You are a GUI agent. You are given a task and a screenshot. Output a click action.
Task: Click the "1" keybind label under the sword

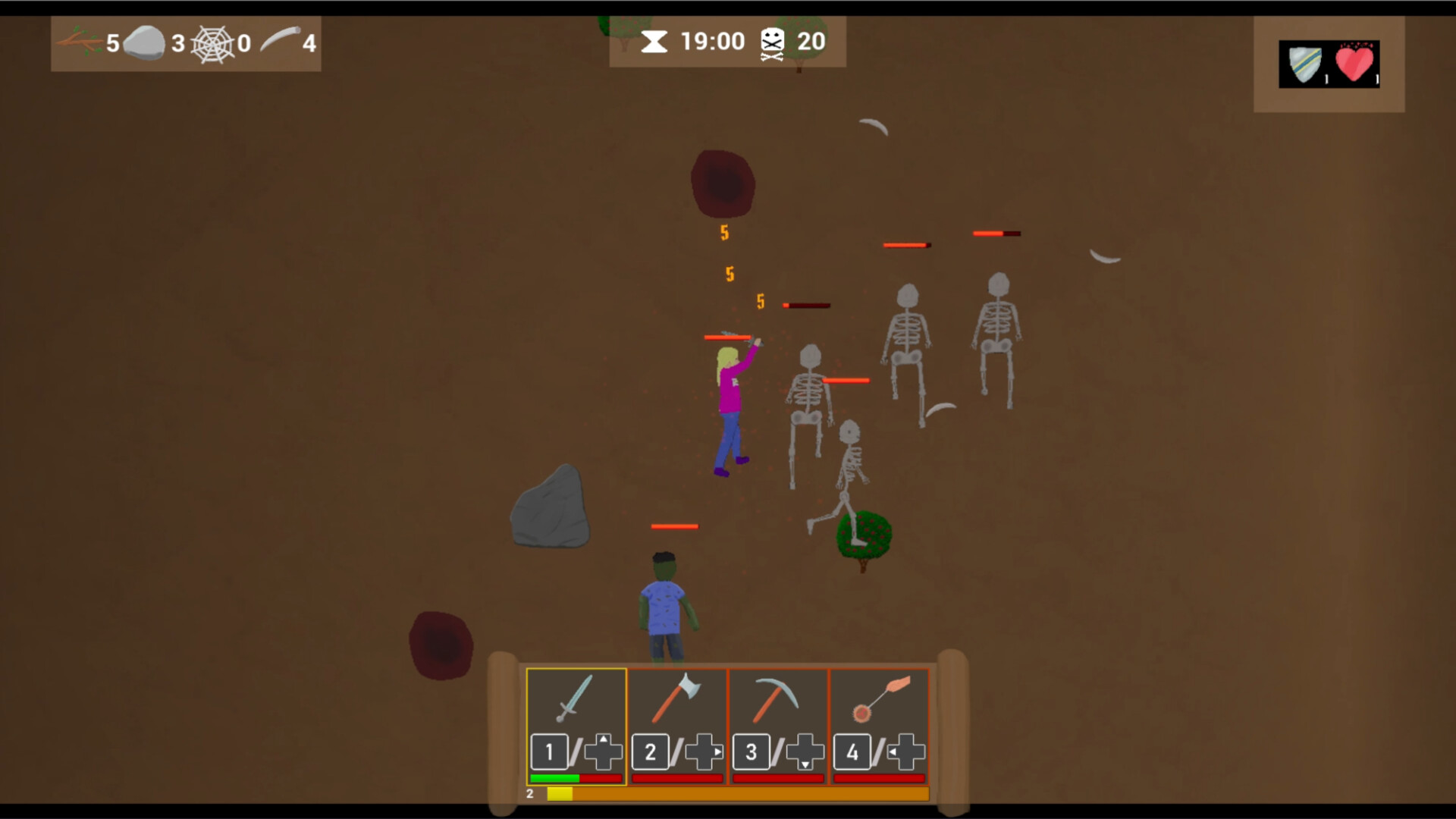(549, 752)
